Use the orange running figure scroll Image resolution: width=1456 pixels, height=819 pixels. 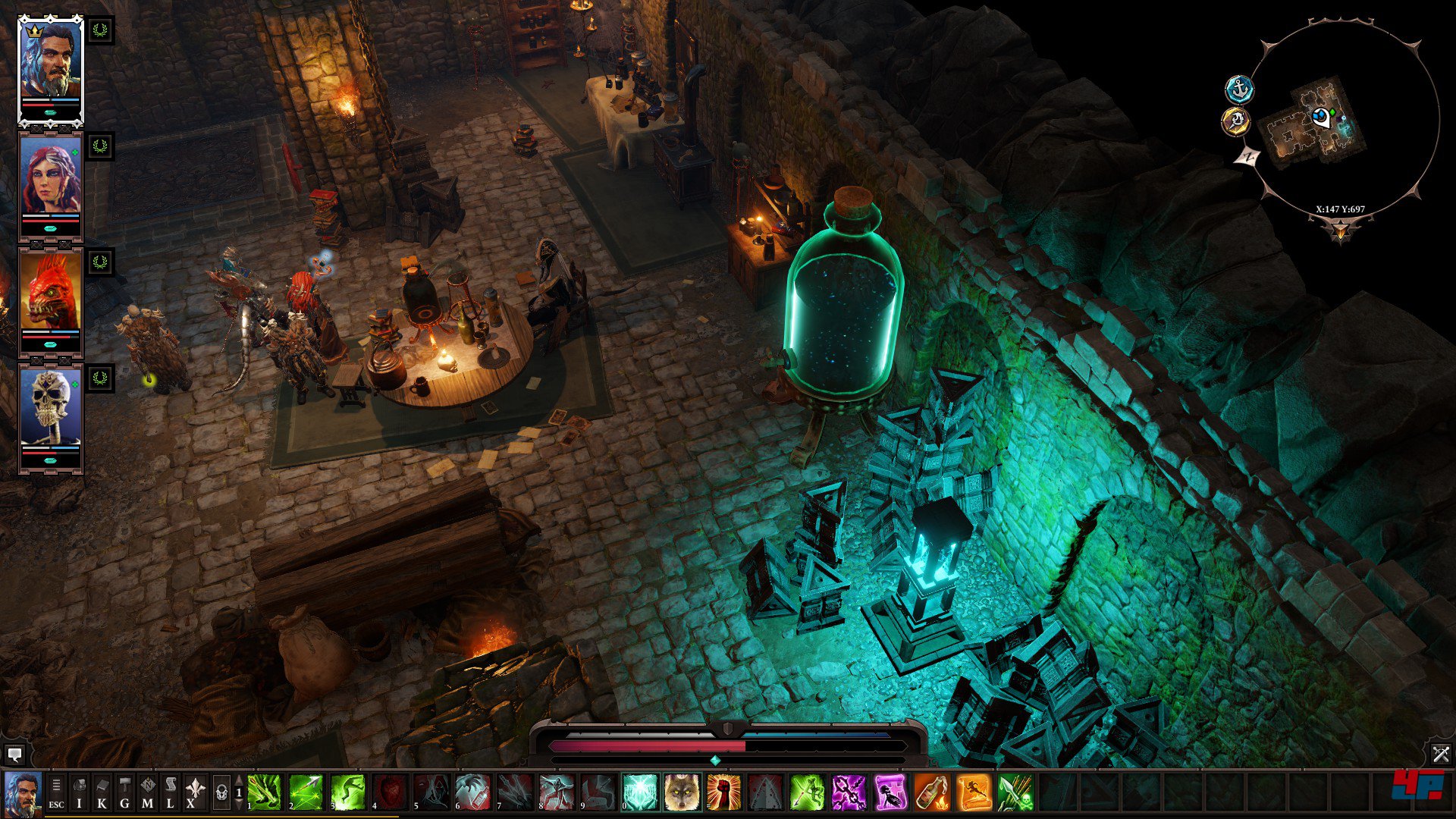coord(974,792)
